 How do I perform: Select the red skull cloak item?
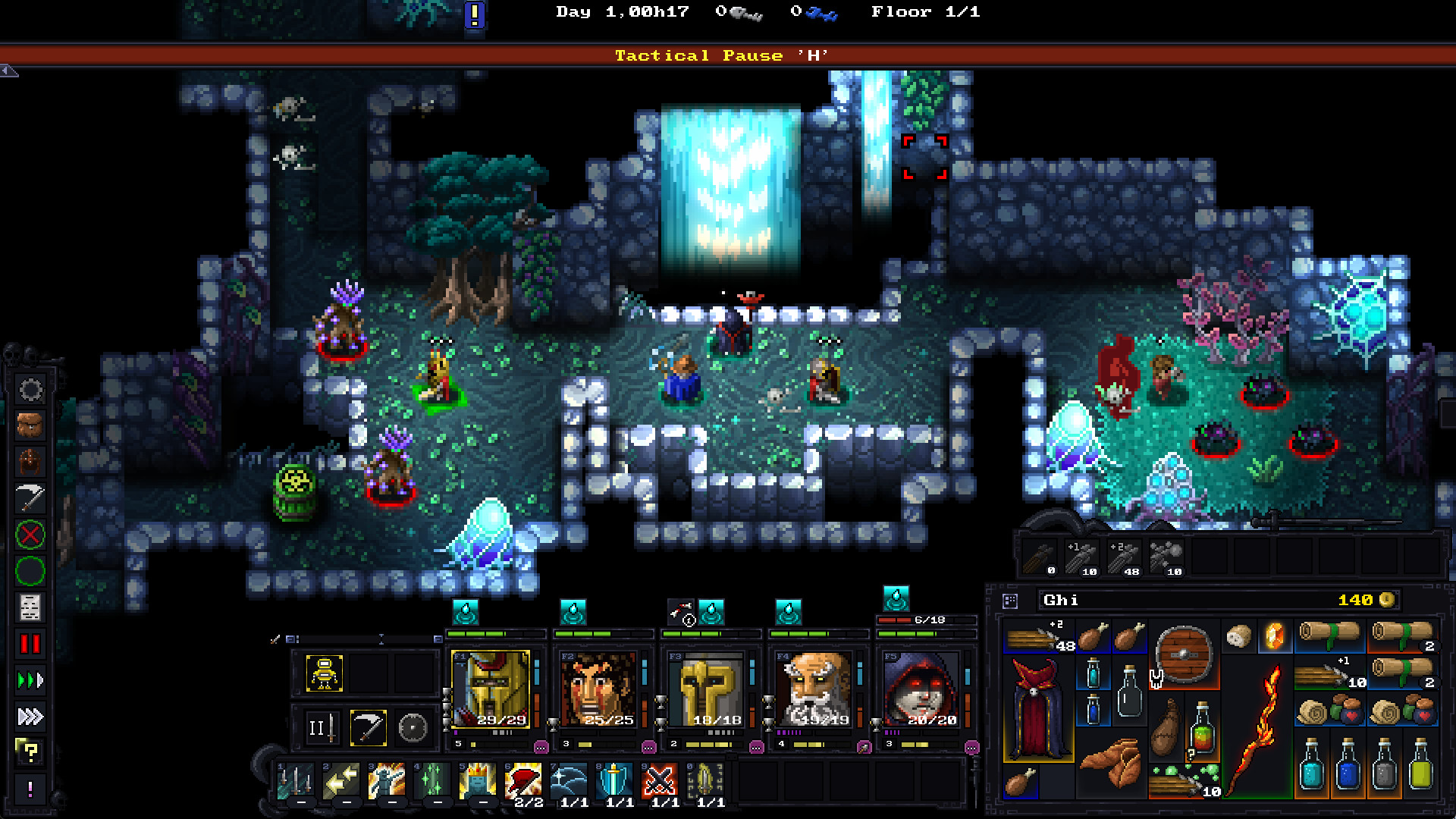(x=1037, y=708)
